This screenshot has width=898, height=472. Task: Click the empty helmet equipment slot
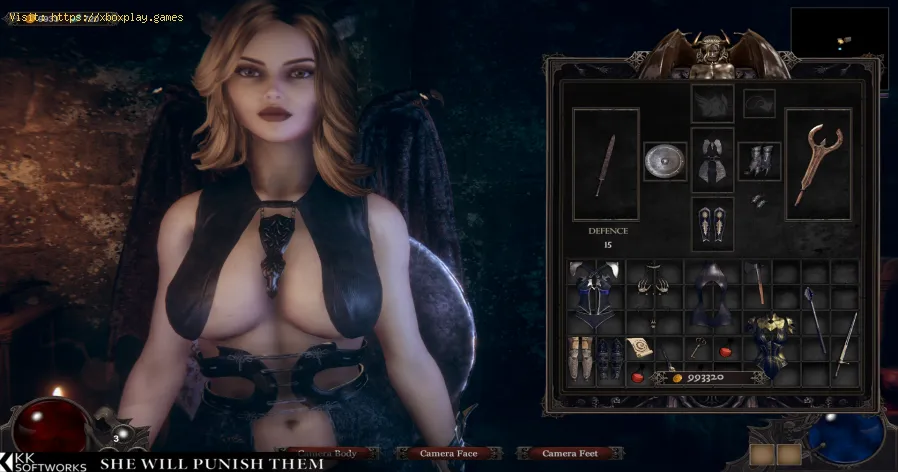pos(712,103)
